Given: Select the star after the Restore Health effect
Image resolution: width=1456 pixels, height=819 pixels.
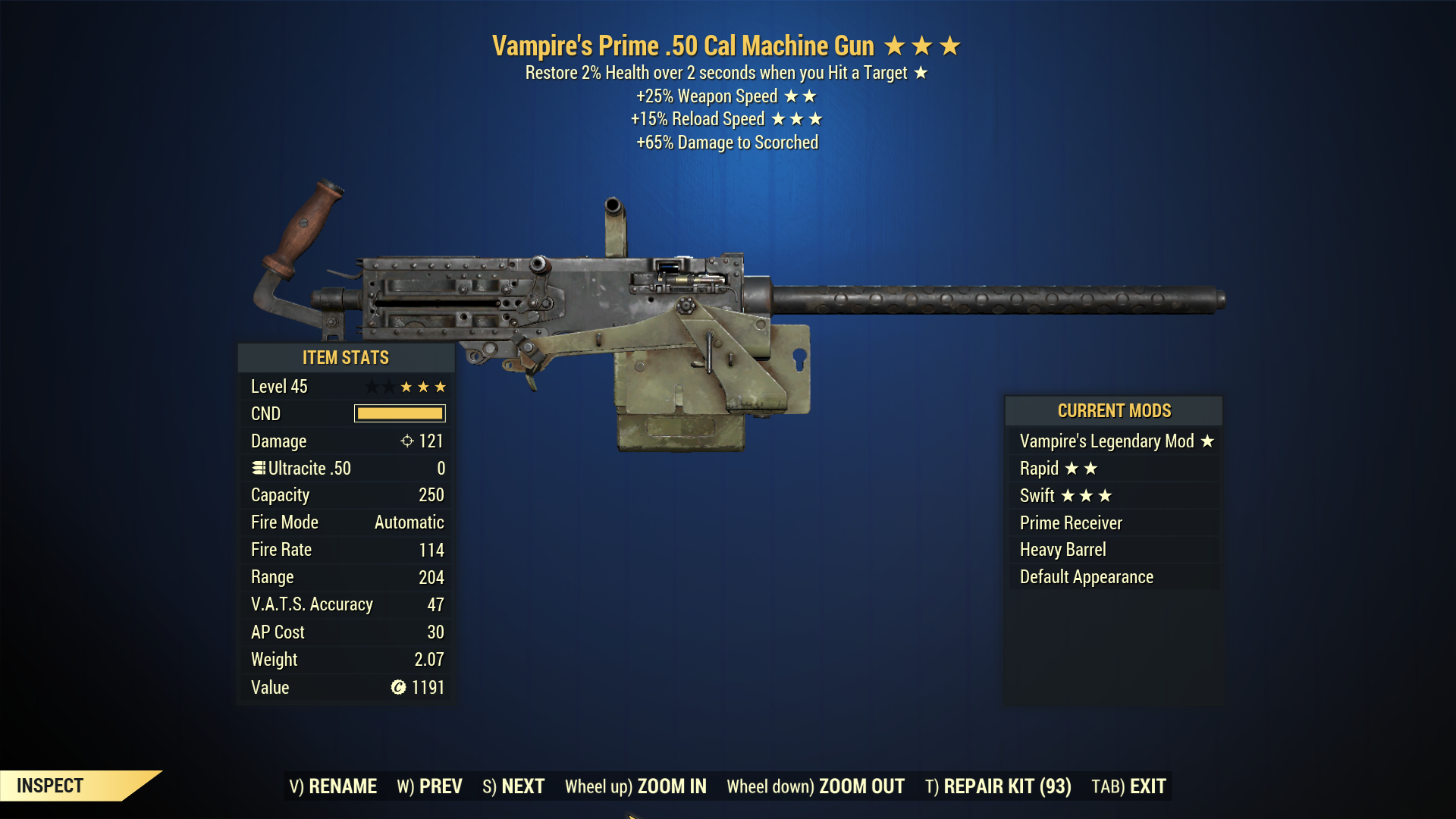Looking at the screenshot, I should [921, 74].
